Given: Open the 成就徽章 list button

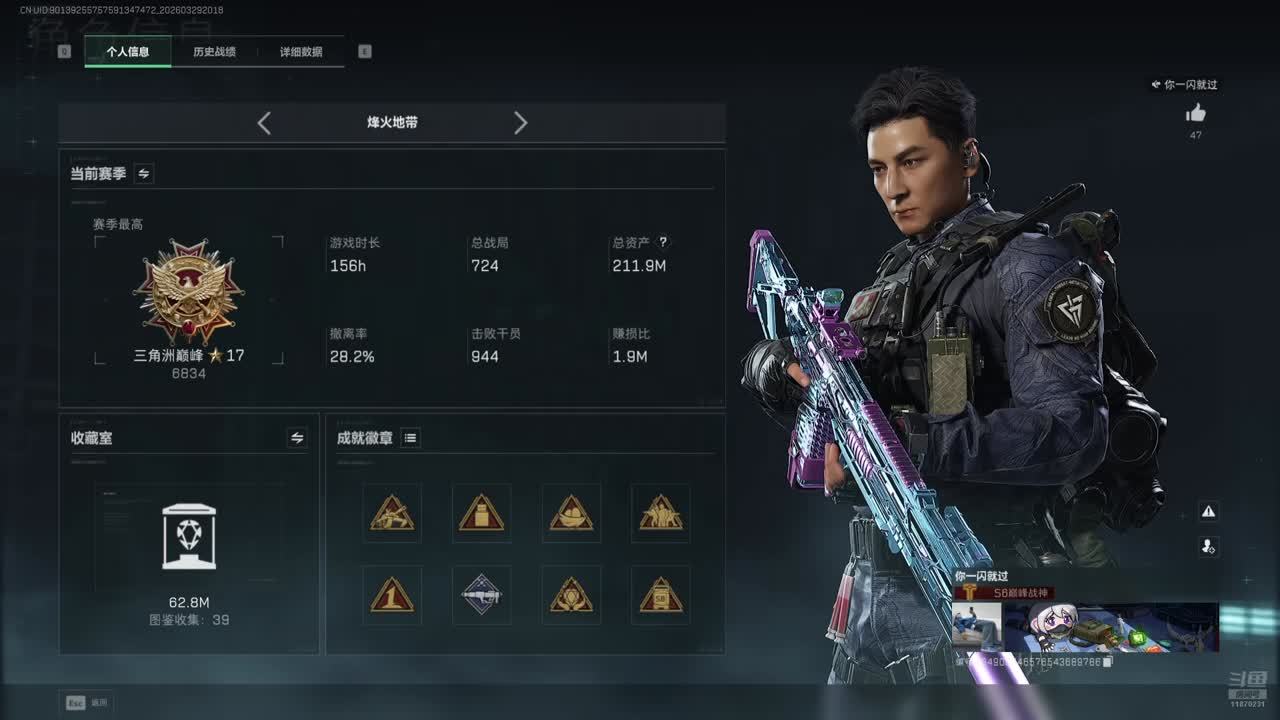Looking at the screenshot, I should pyautogui.click(x=410, y=438).
